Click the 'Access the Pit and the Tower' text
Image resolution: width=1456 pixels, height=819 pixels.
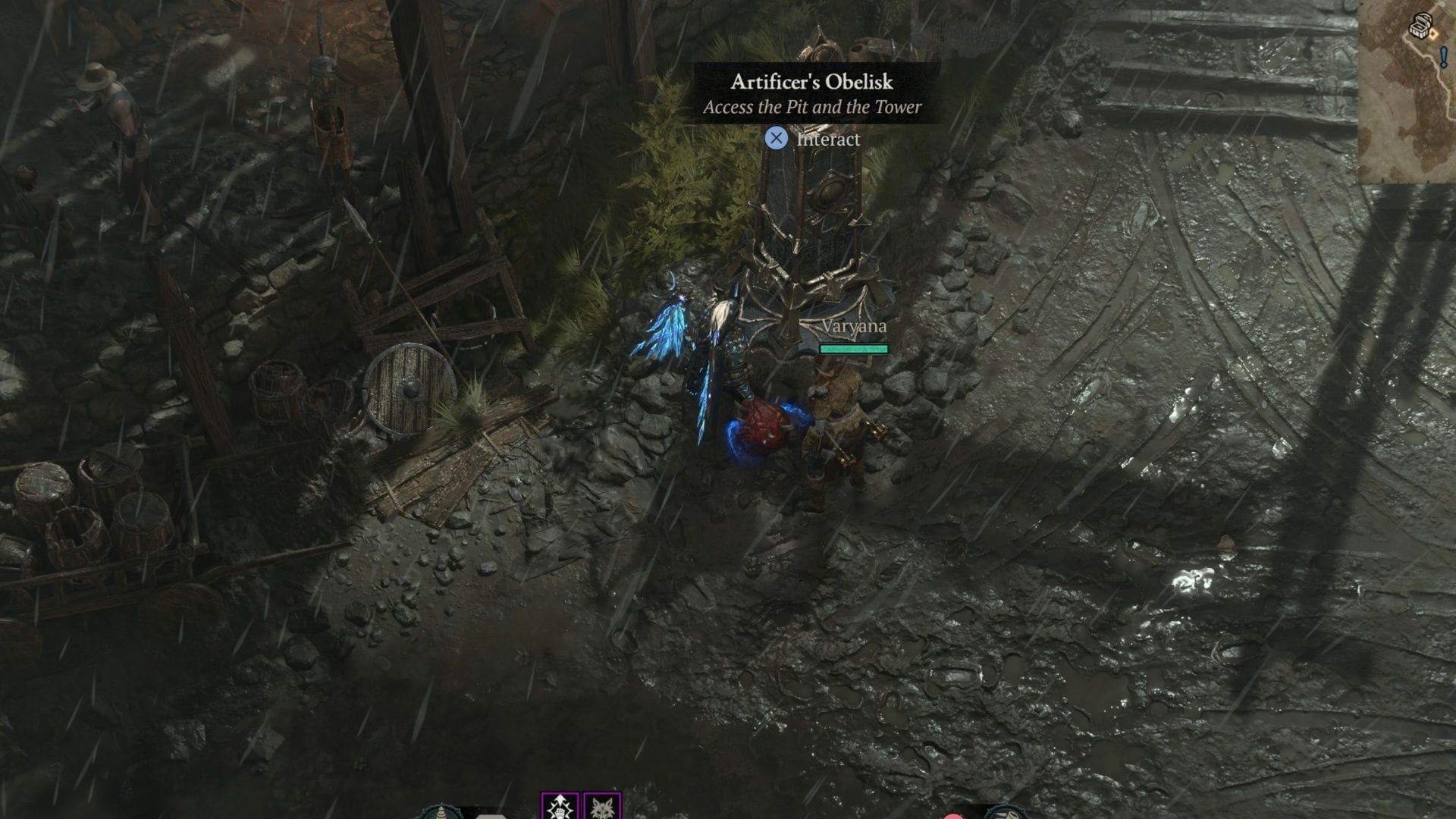811,108
